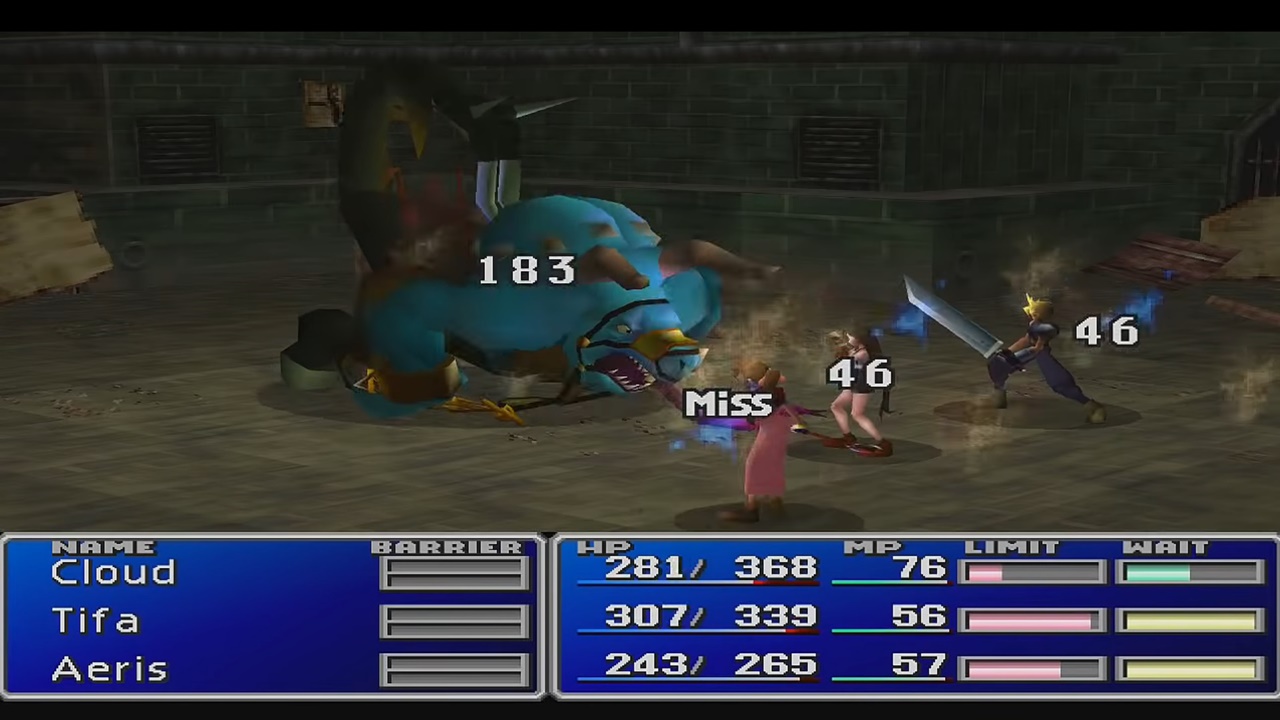Screen dimensions: 1280x720
Task: Click the 183 damage number on the enemy
Action: (x=528, y=270)
